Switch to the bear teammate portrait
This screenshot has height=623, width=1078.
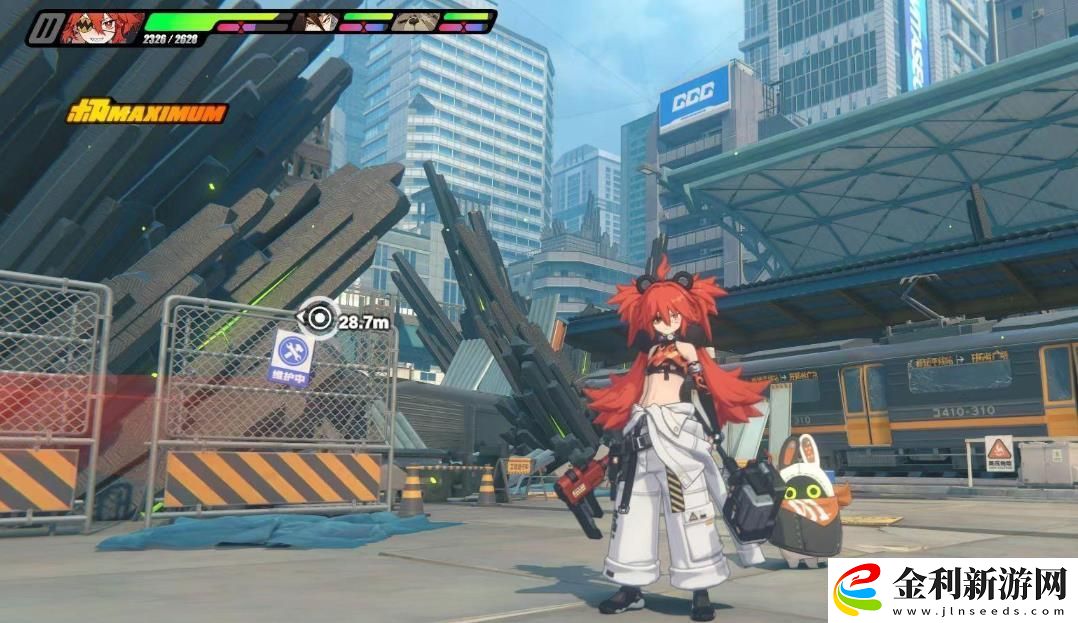pos(415,21)
